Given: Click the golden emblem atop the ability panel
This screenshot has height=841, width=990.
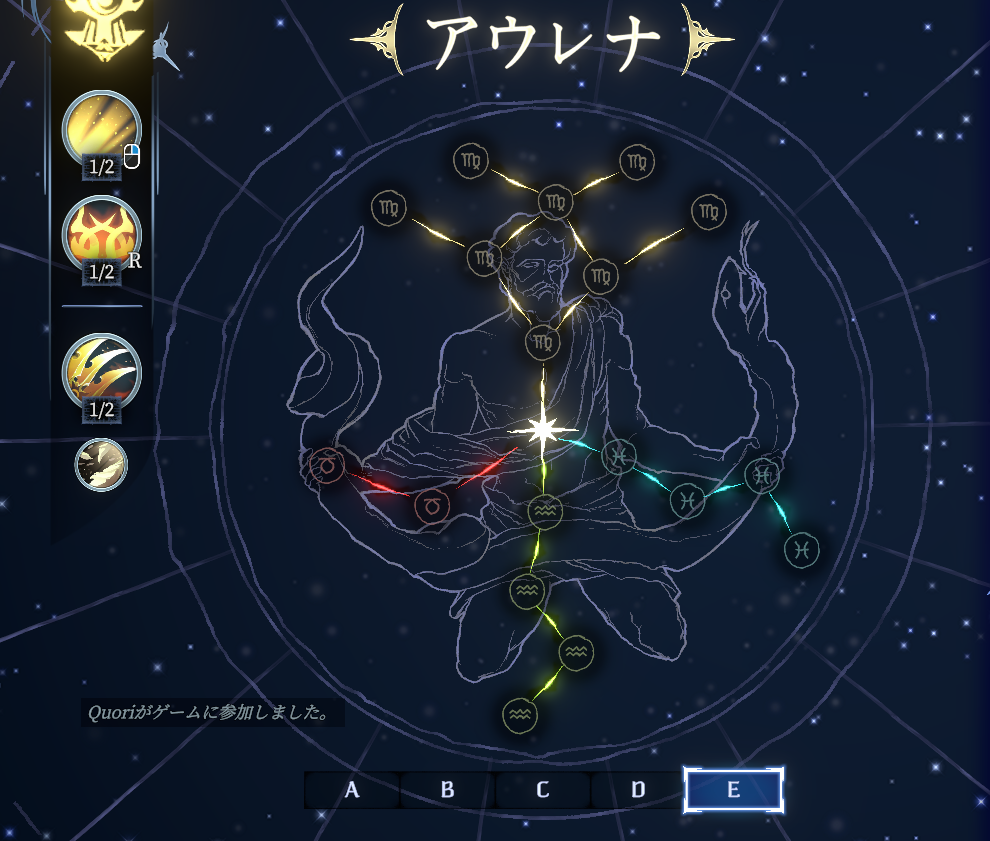Looking at the screenshot, I should coord(101,30).
